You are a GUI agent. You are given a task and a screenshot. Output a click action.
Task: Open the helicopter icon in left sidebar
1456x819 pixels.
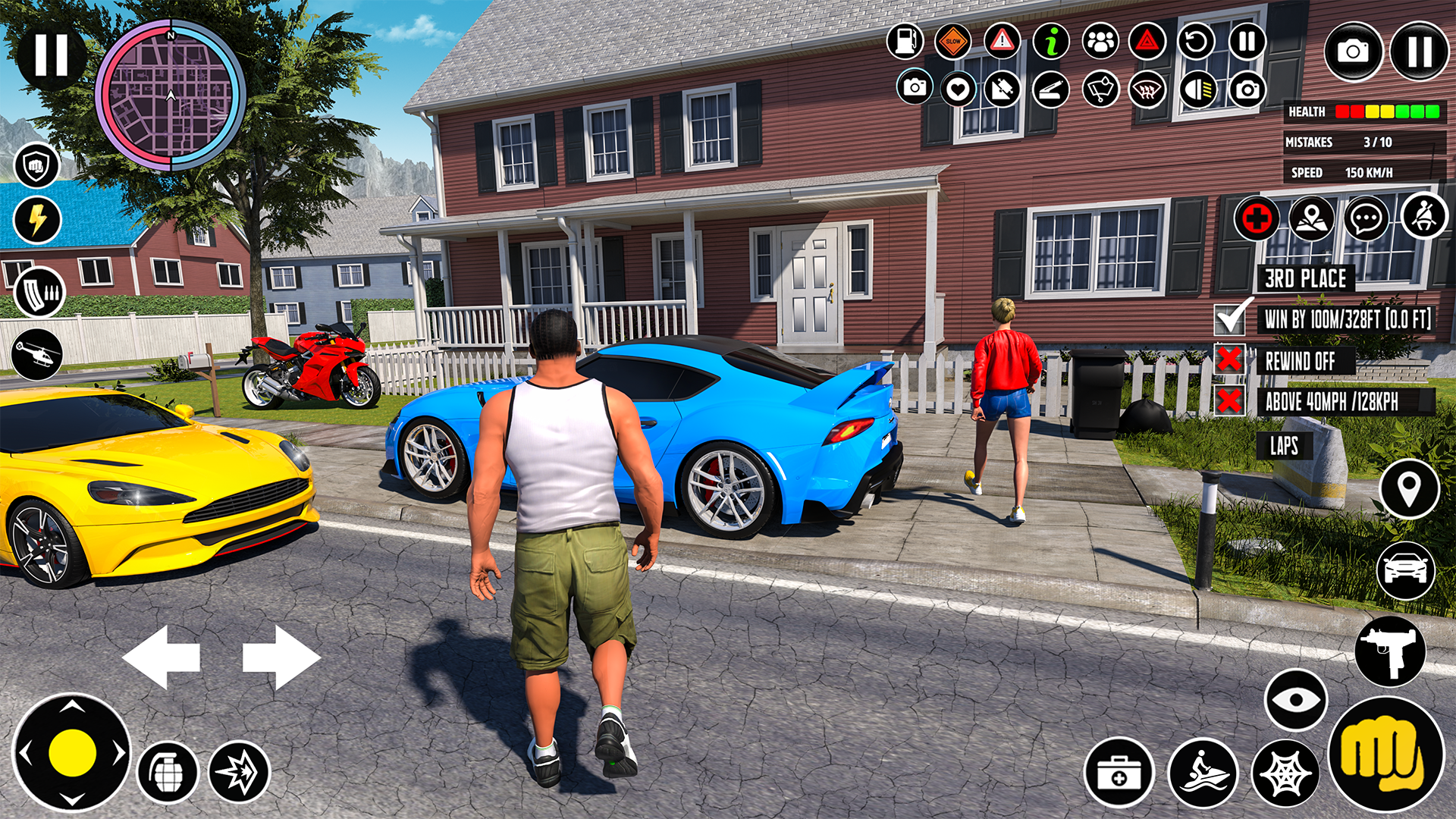click(x=36, y=353)
